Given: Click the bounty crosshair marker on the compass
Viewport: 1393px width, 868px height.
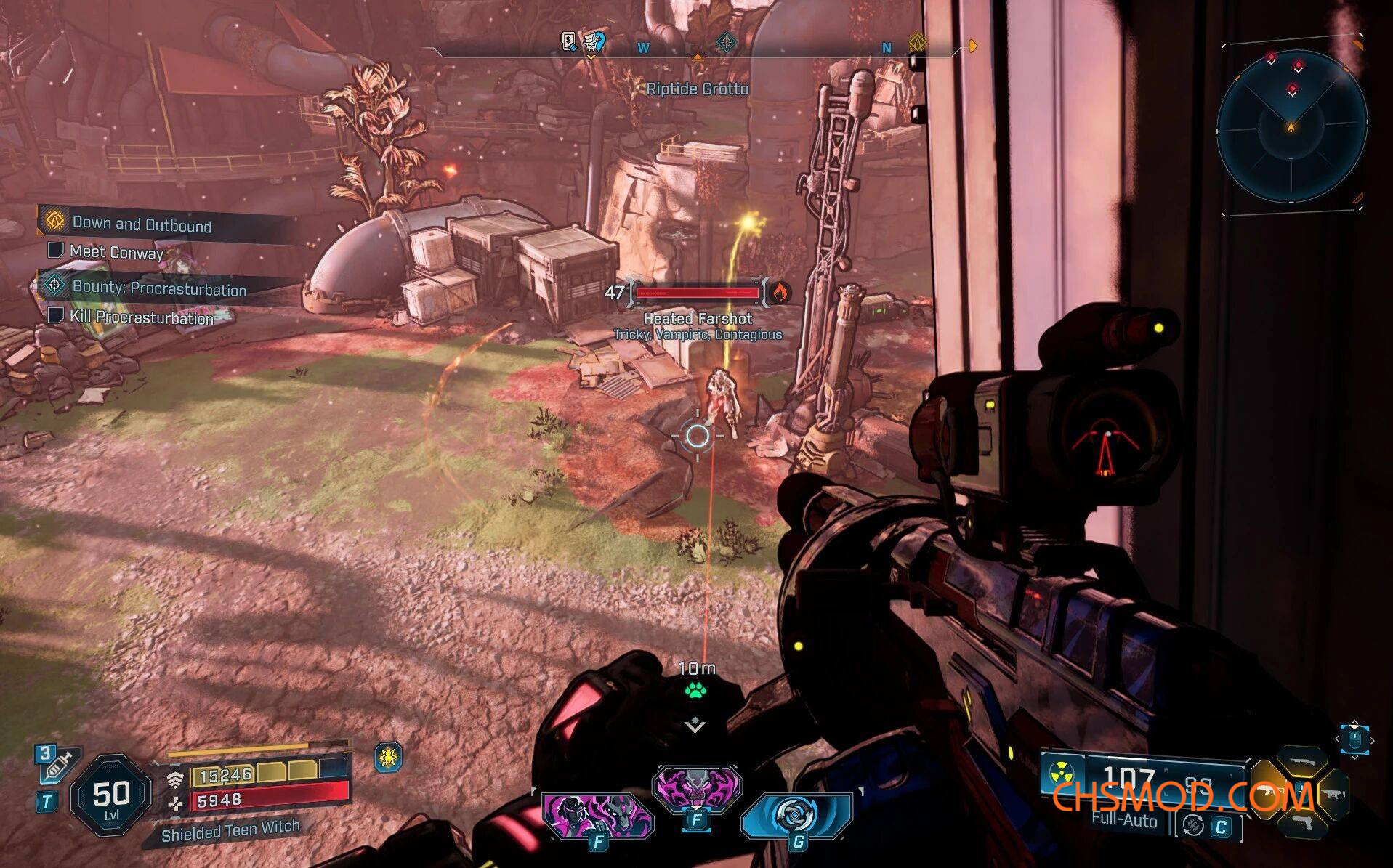Looking at the screenshot, I should click(x=725, y=43).
